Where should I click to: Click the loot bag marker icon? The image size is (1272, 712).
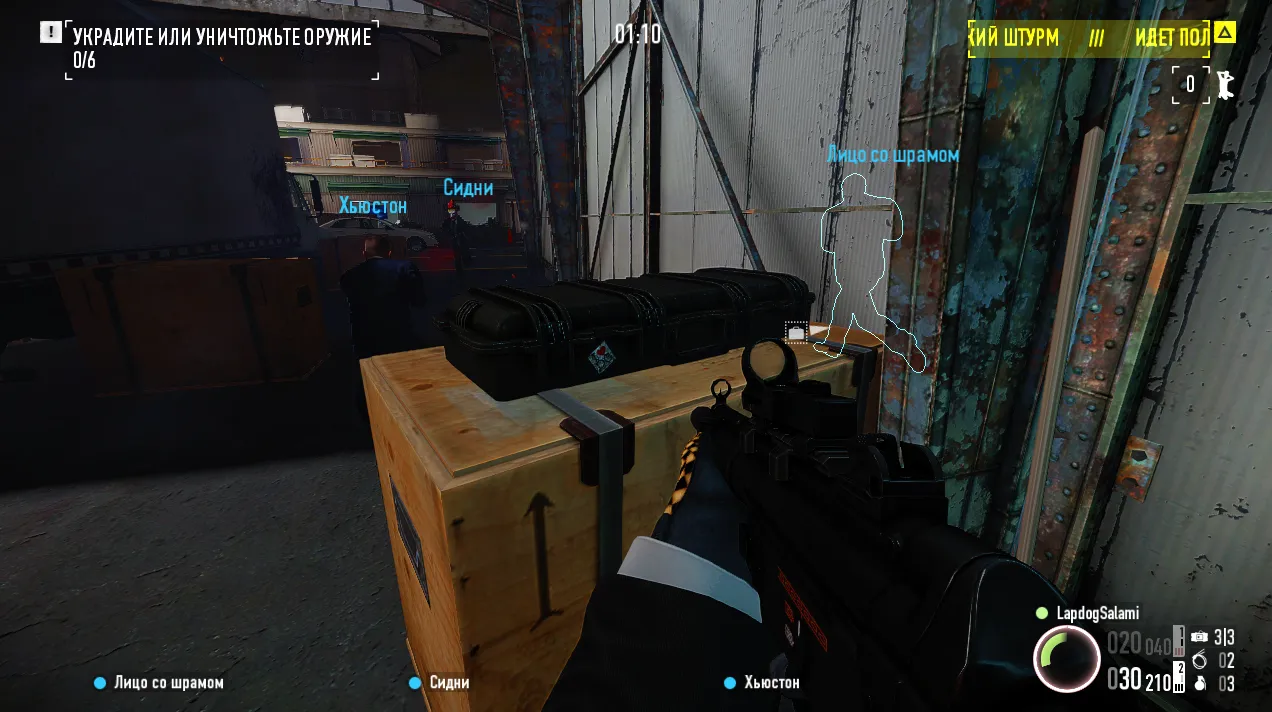pos(797,332)
